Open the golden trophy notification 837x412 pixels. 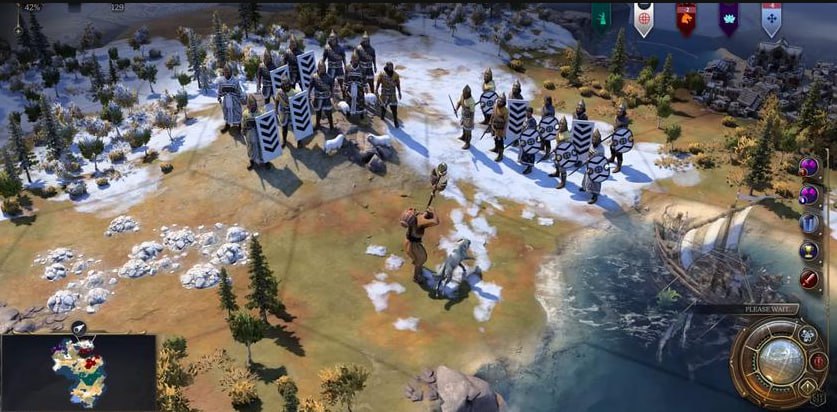pyautogui.click(x=809, y=250)
